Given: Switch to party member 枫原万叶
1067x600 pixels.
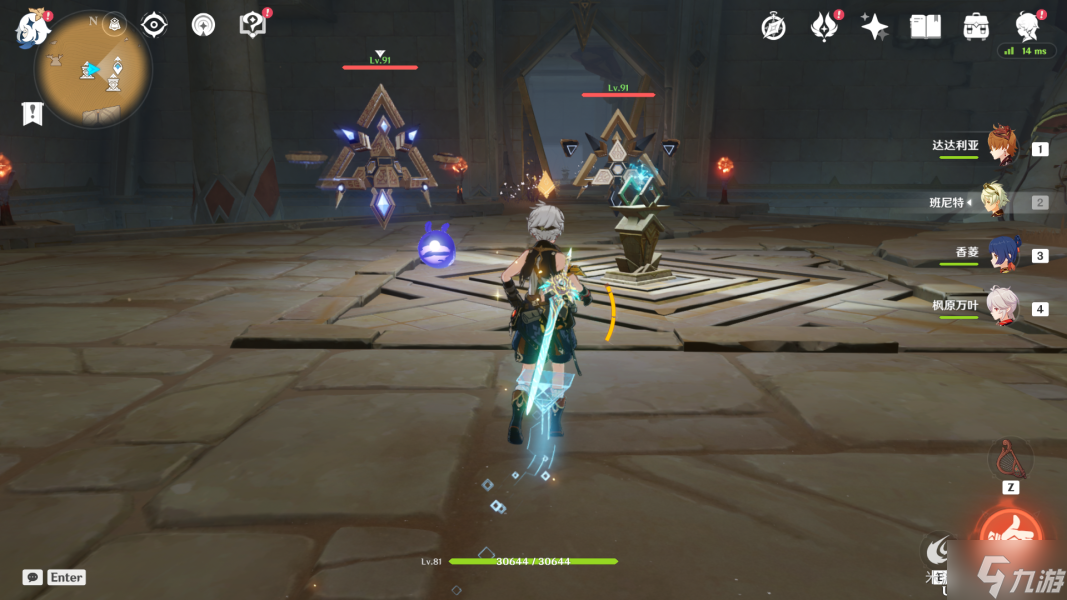Looking at the screenshot, I should (1001, 307).
